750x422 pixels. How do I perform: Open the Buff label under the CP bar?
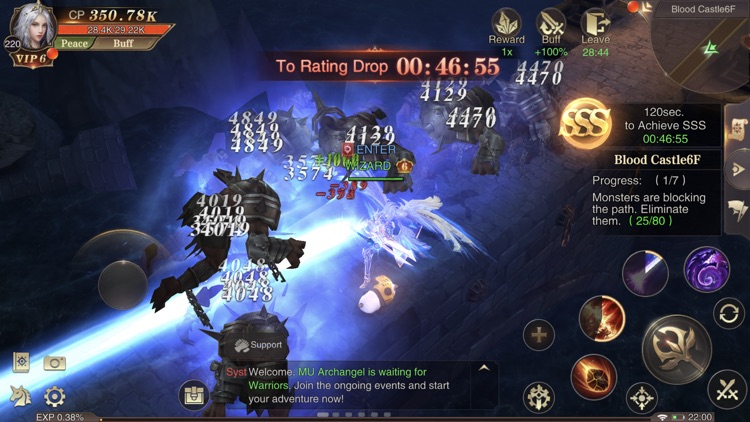pyautogui.click(x=122, y=44)
